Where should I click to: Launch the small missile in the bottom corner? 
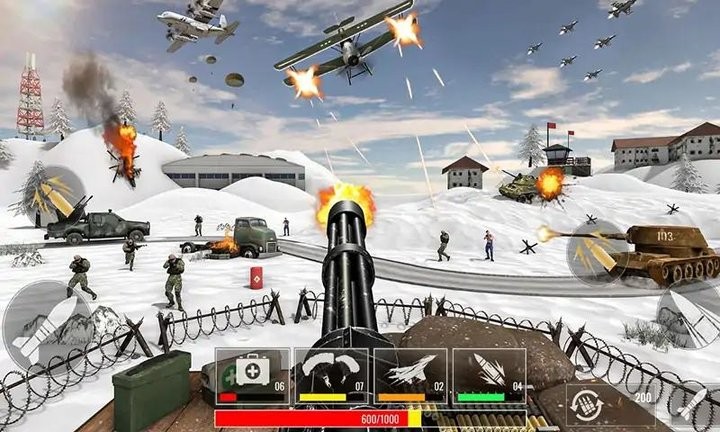click(x=691, y=402)
